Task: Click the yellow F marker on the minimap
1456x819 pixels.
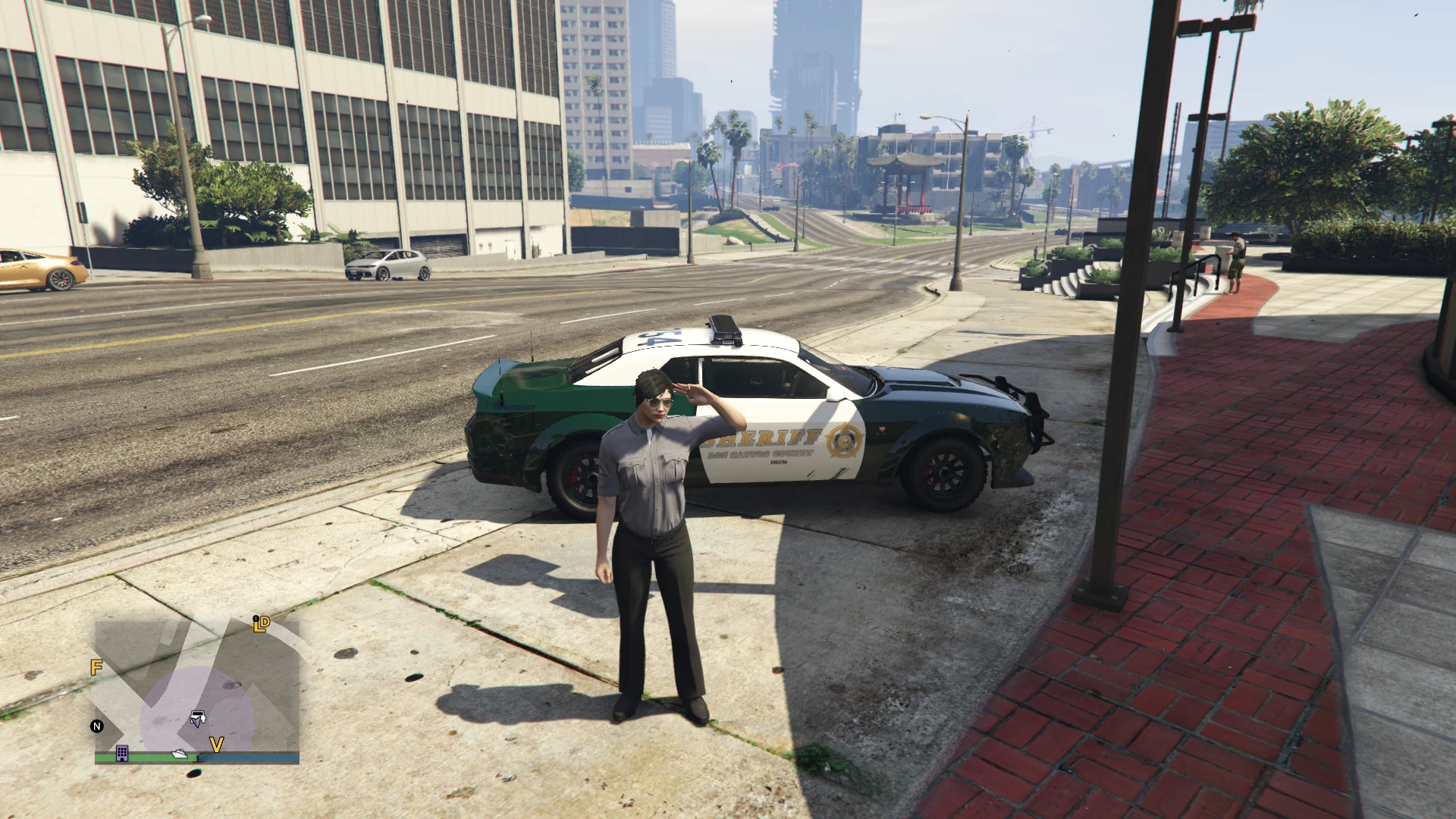Action: coord(96,667)
